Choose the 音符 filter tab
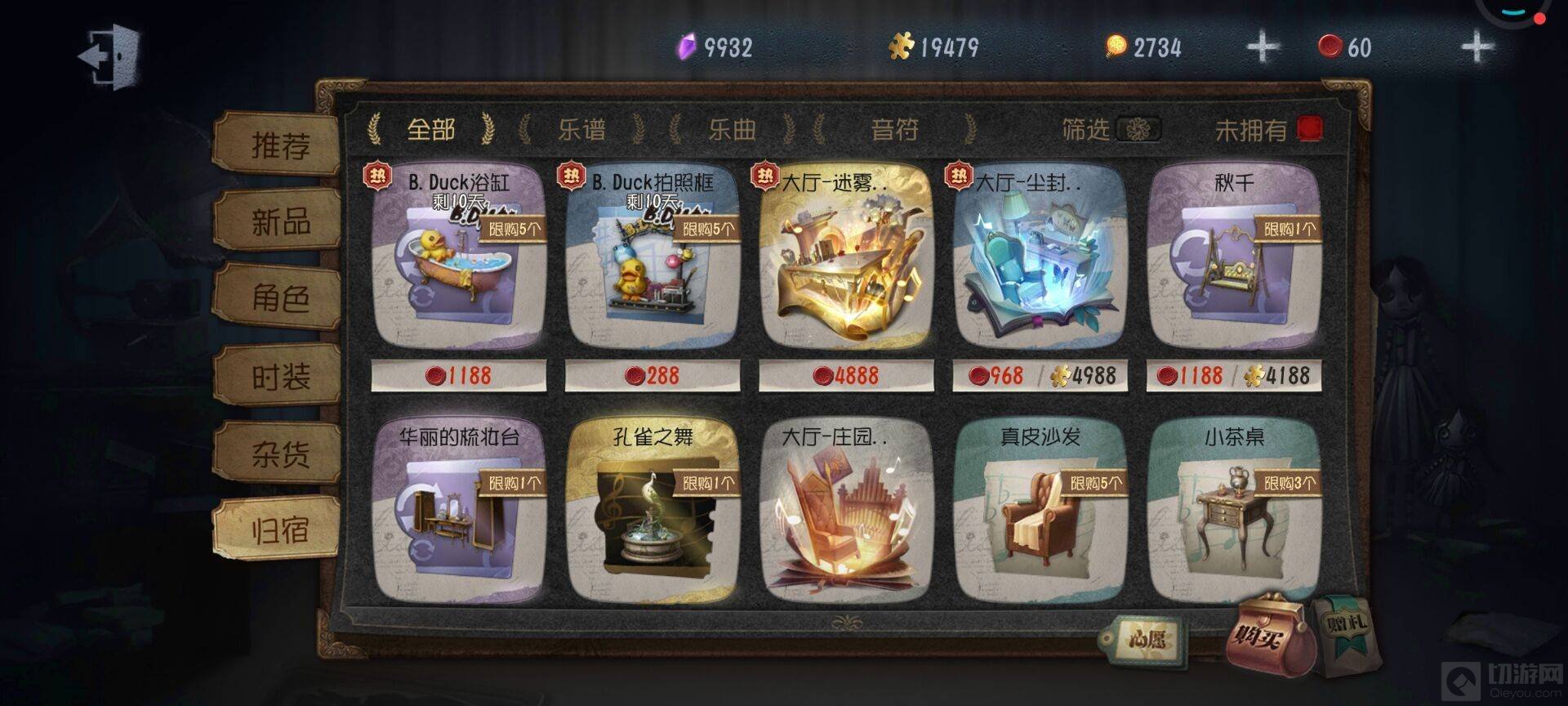1568x706 pixels. tap(894, 129)
